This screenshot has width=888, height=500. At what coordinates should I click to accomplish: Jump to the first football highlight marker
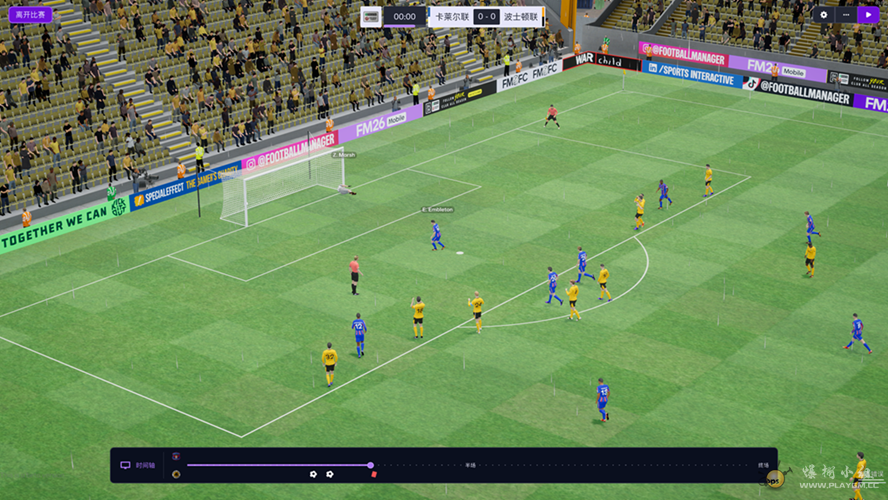(313, 474)
